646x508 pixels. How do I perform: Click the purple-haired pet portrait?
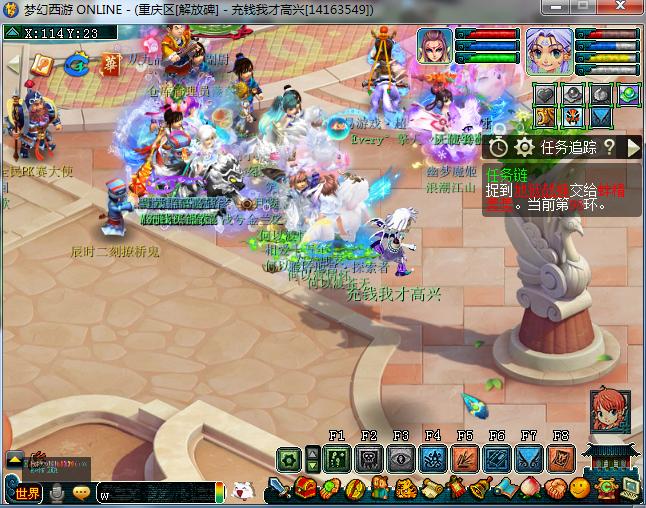[434, 48]
